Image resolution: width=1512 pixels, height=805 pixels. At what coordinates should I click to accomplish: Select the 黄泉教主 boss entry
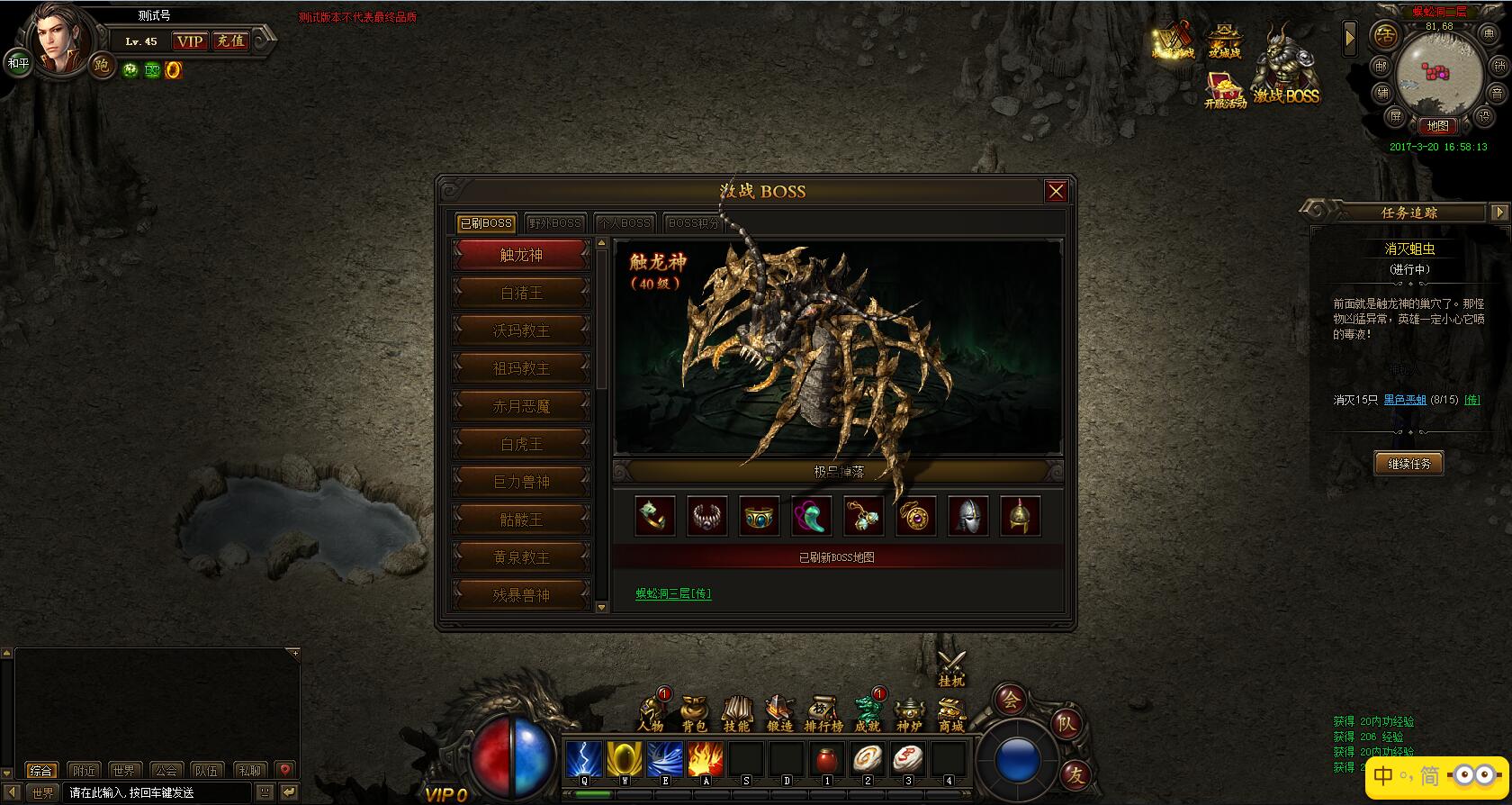tap(521, 557)
